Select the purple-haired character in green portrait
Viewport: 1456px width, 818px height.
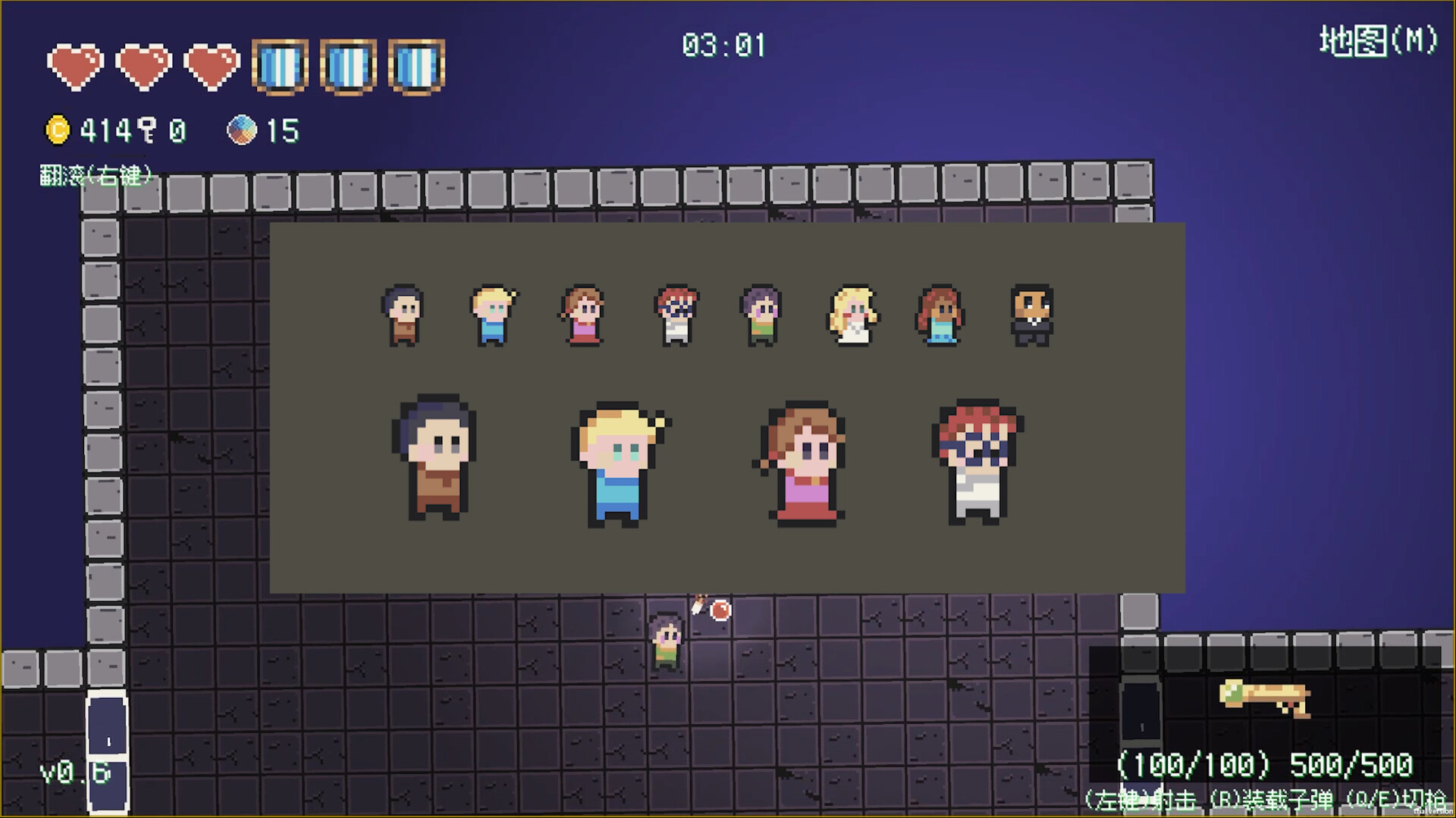pyautogui.click(x=762, y=315)
